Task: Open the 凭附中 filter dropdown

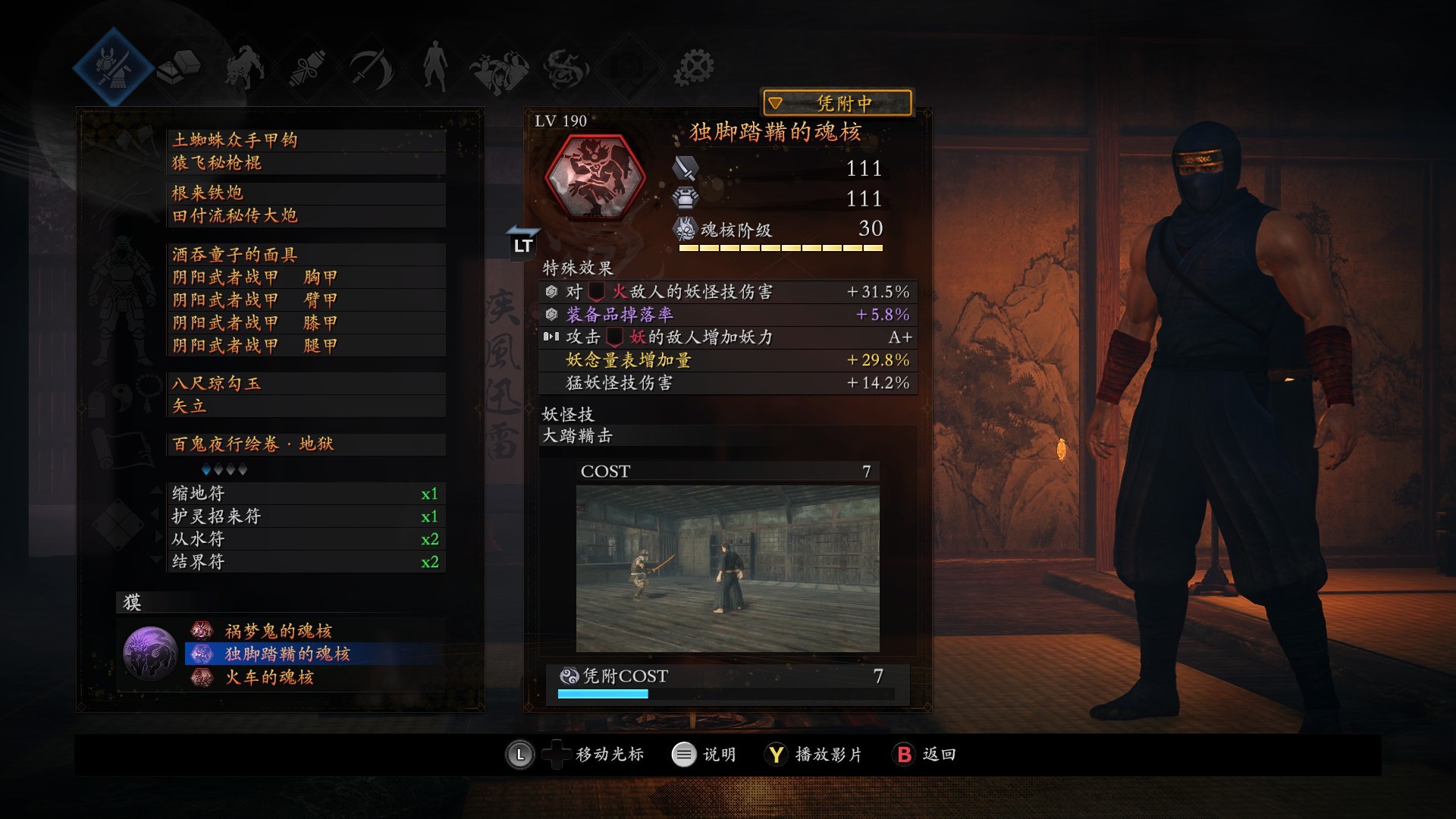Action: 836,103
